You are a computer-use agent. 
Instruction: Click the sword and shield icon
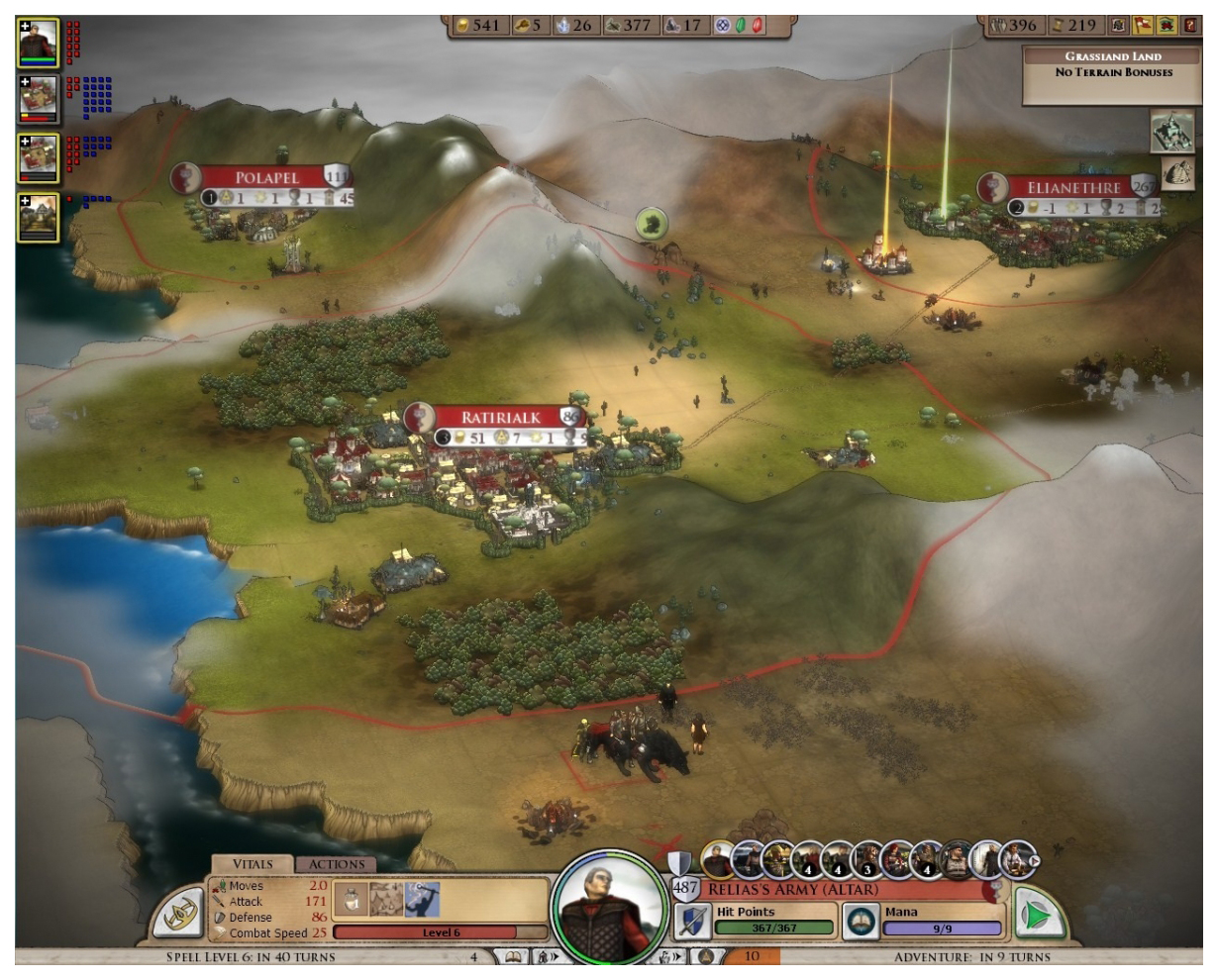tap(691, 921)
